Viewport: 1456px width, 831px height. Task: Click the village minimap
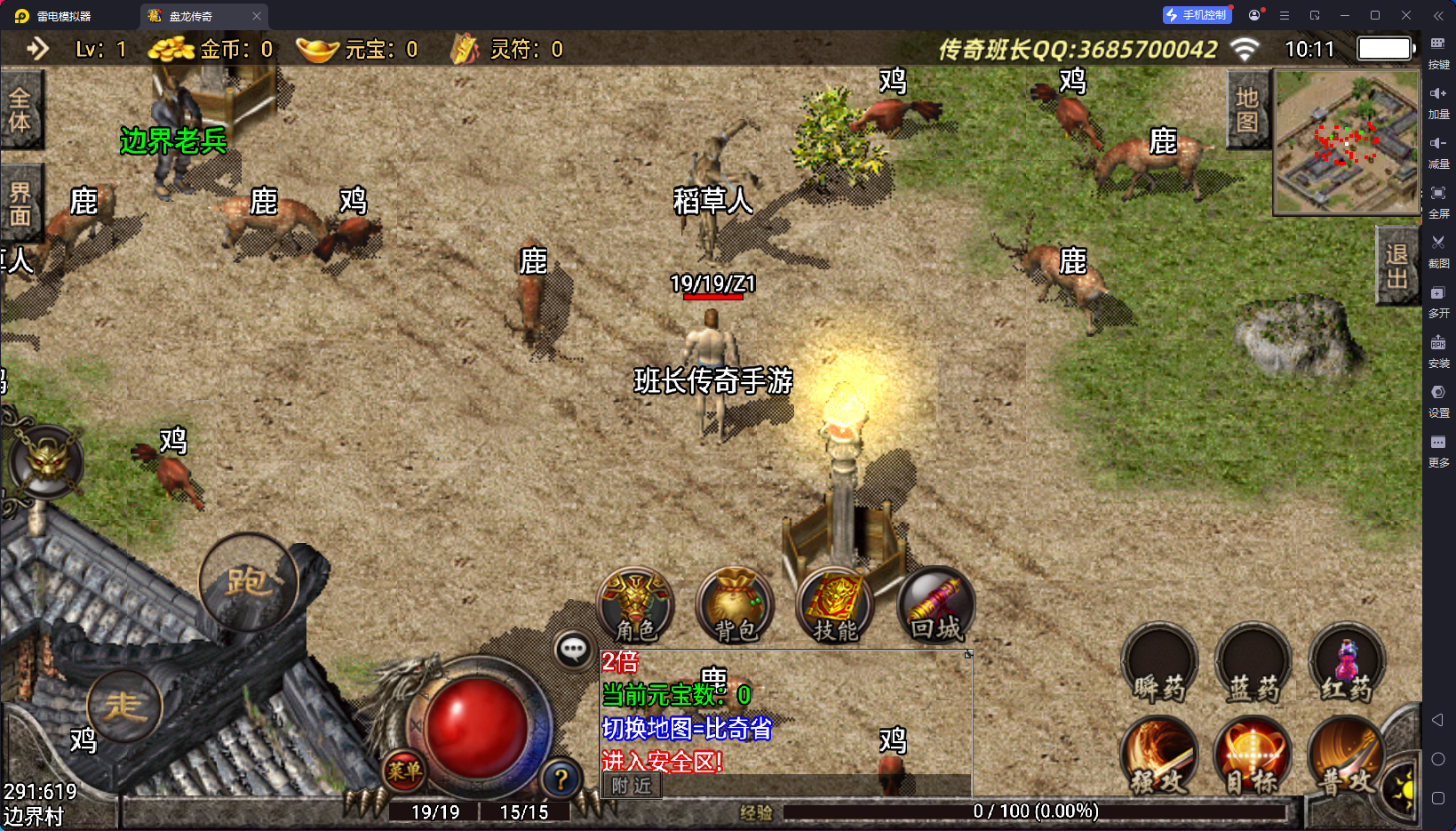click(x=1347, y=142)
